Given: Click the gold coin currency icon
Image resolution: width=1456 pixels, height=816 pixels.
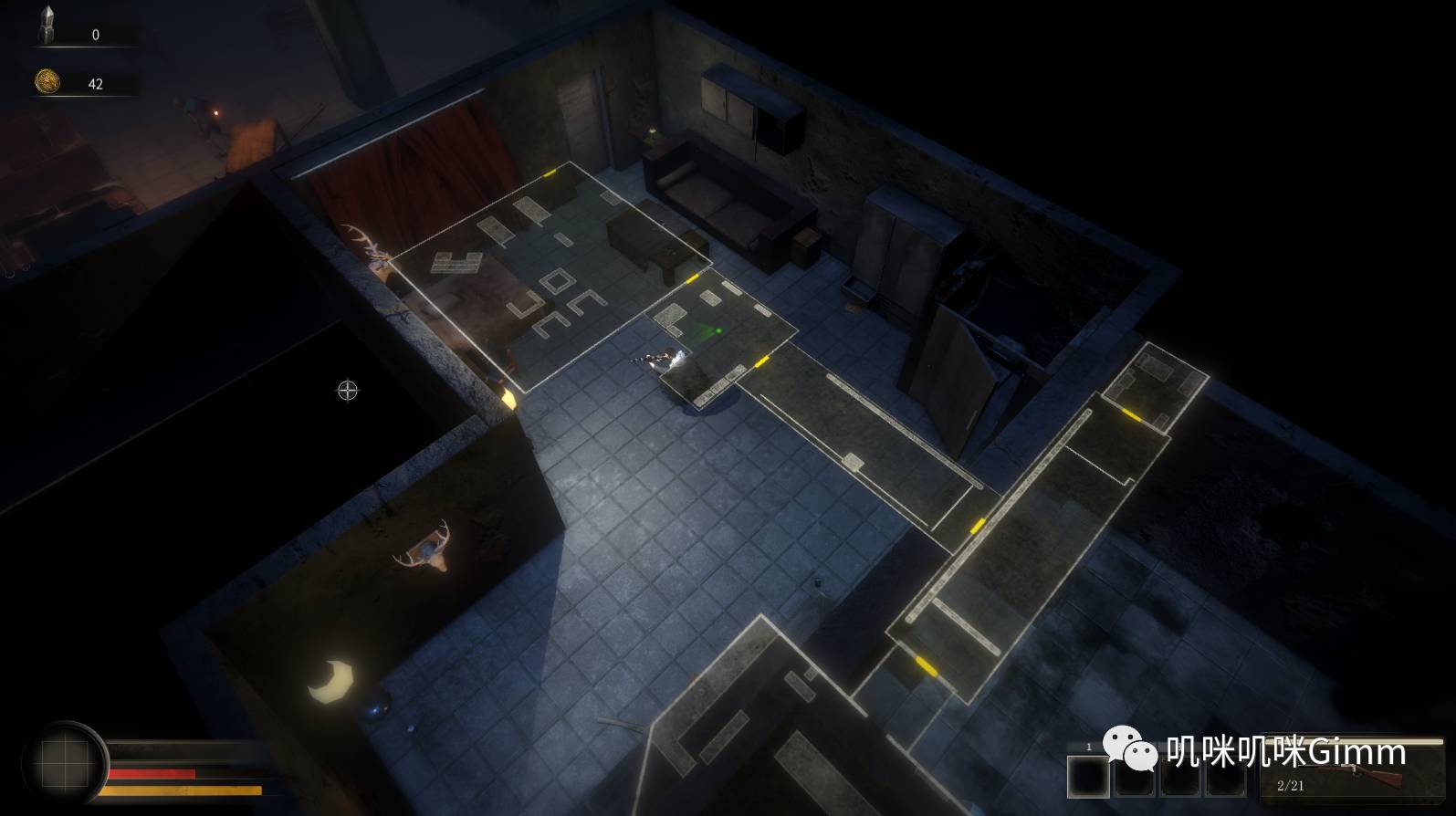Looking at the screenshot, I should [x=47, y=82].
